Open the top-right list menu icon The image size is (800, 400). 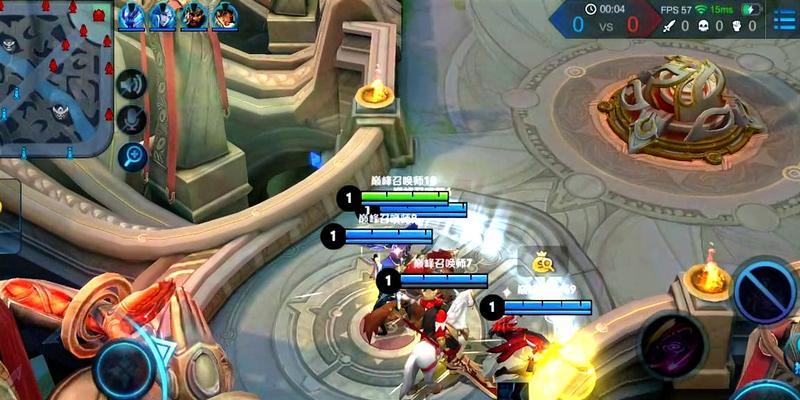click(784, 16)
